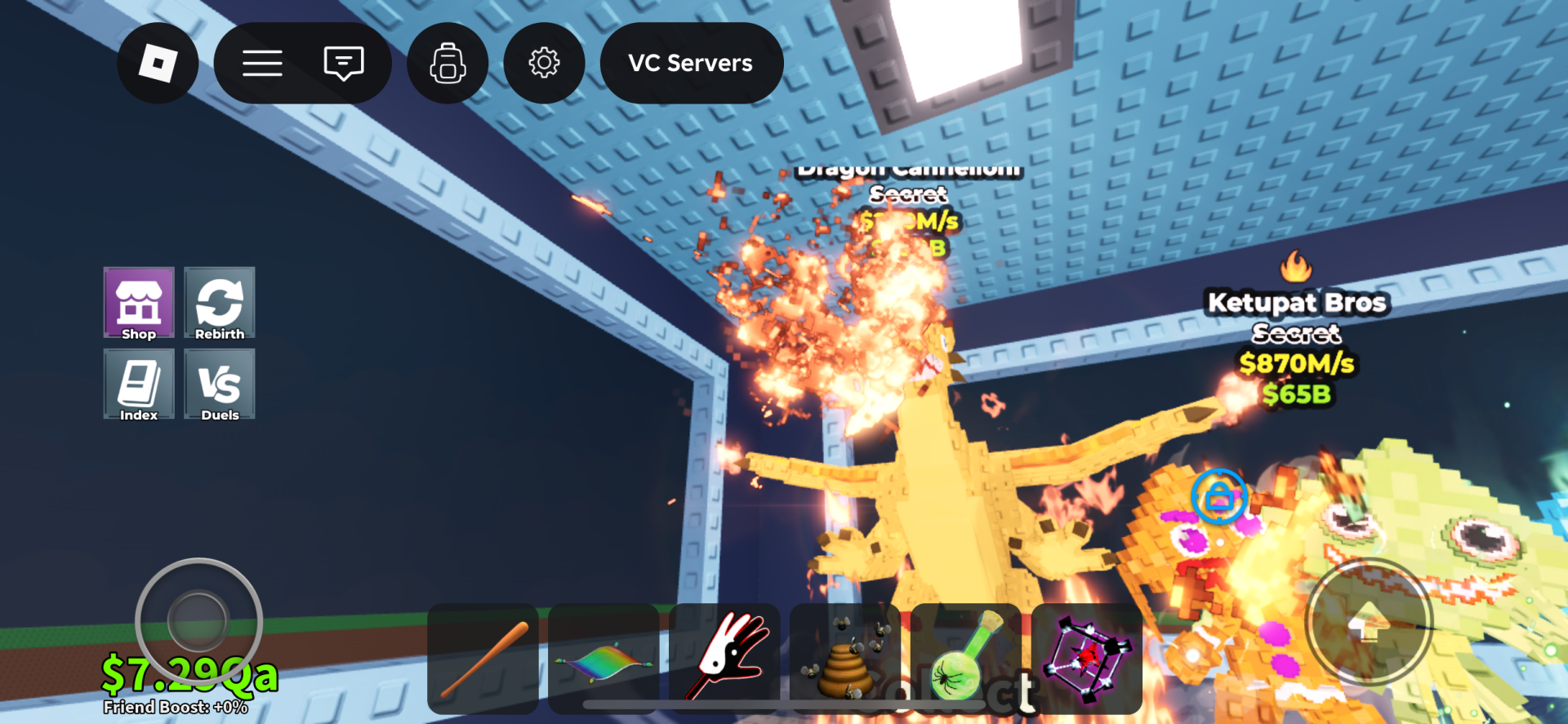Equip the purple web cube item
Screen dimensions: 1568x724
point(1086,658)
